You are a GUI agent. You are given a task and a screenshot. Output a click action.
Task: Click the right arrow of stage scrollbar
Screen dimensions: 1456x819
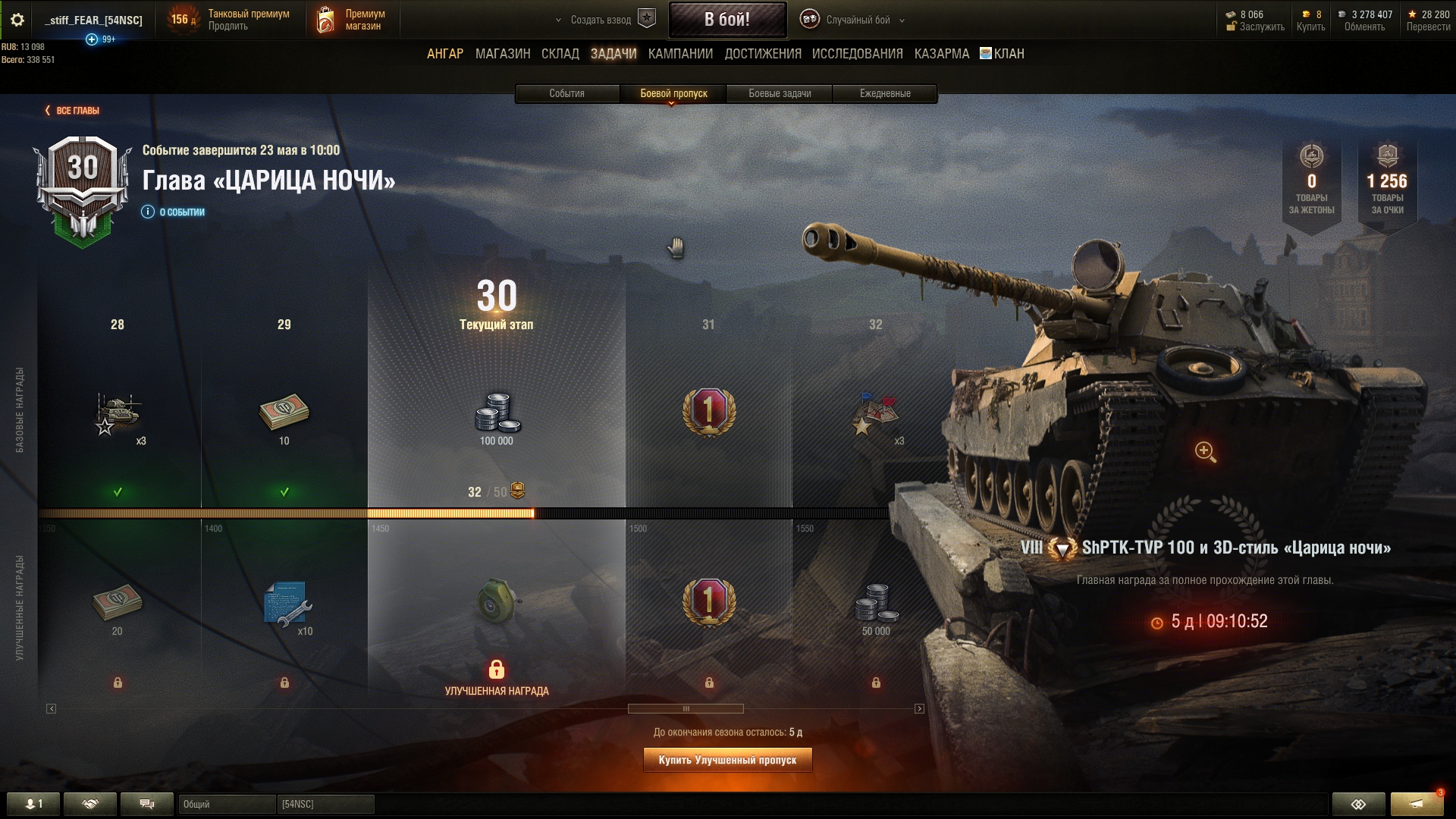(919, 709)
